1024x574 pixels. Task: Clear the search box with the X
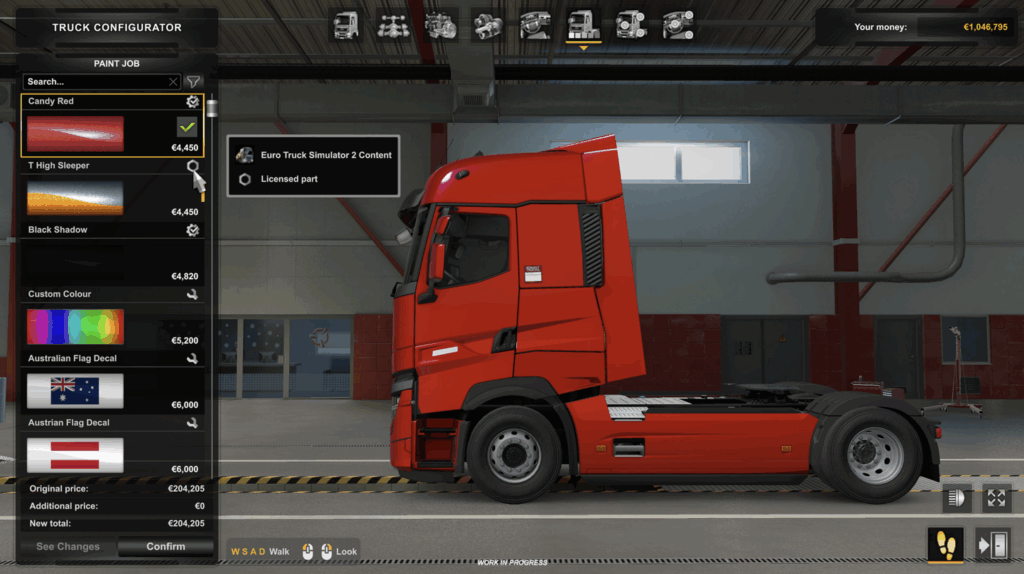click(x=173, y=82)
